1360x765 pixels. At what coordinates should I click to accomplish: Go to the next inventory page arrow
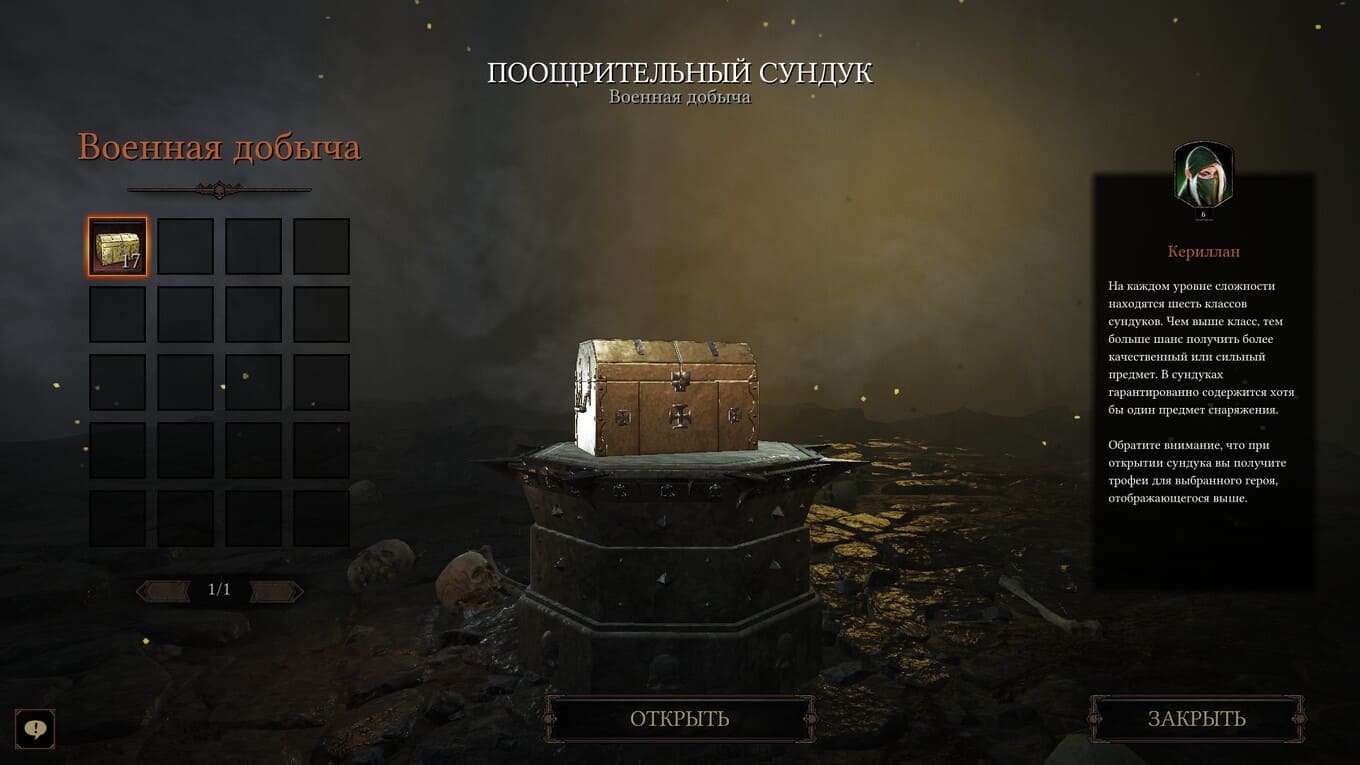coord(277,591)
